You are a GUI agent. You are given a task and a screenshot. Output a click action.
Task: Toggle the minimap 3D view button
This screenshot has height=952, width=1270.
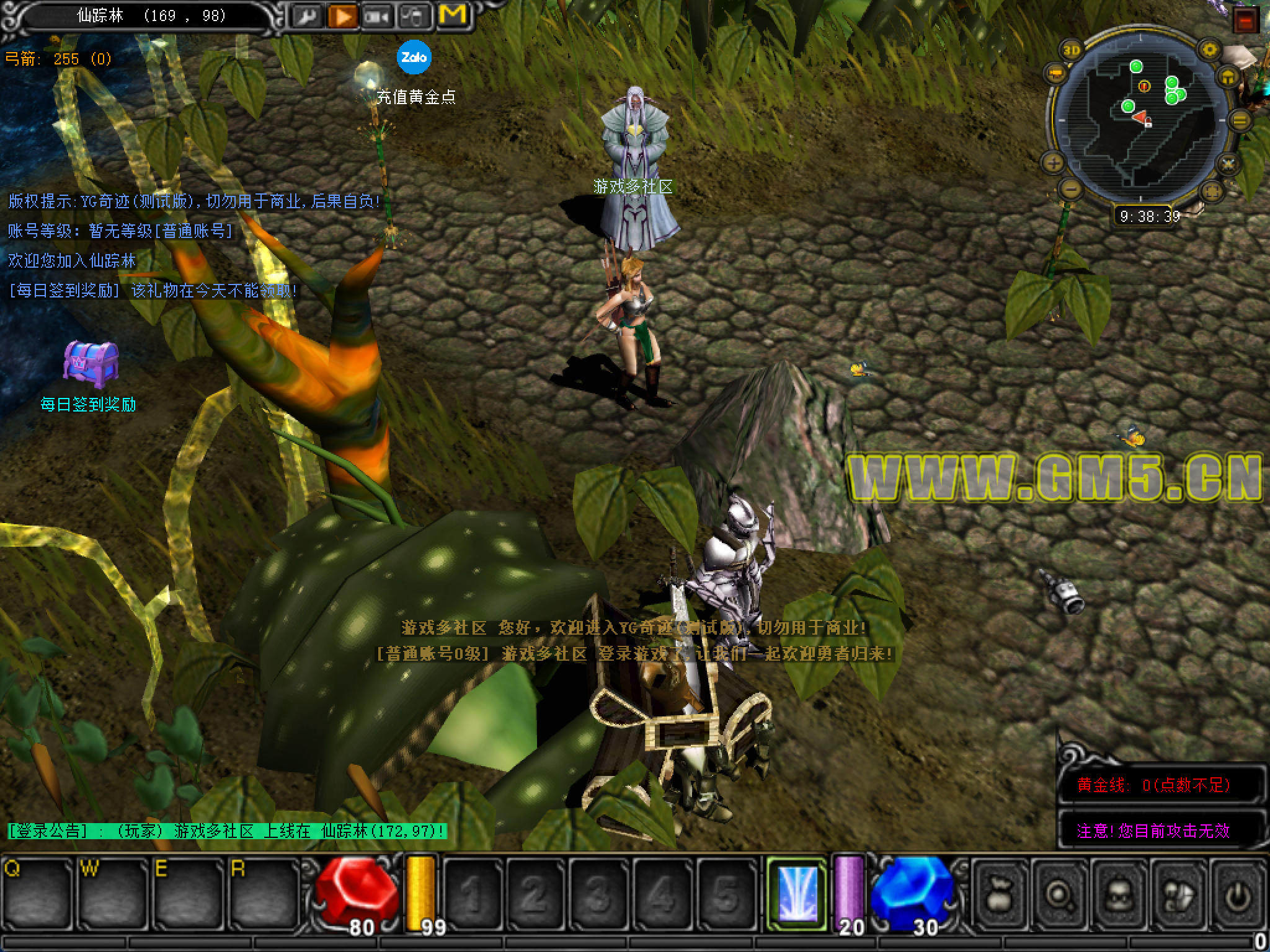pyautogui.click(x=1072, y=51)
